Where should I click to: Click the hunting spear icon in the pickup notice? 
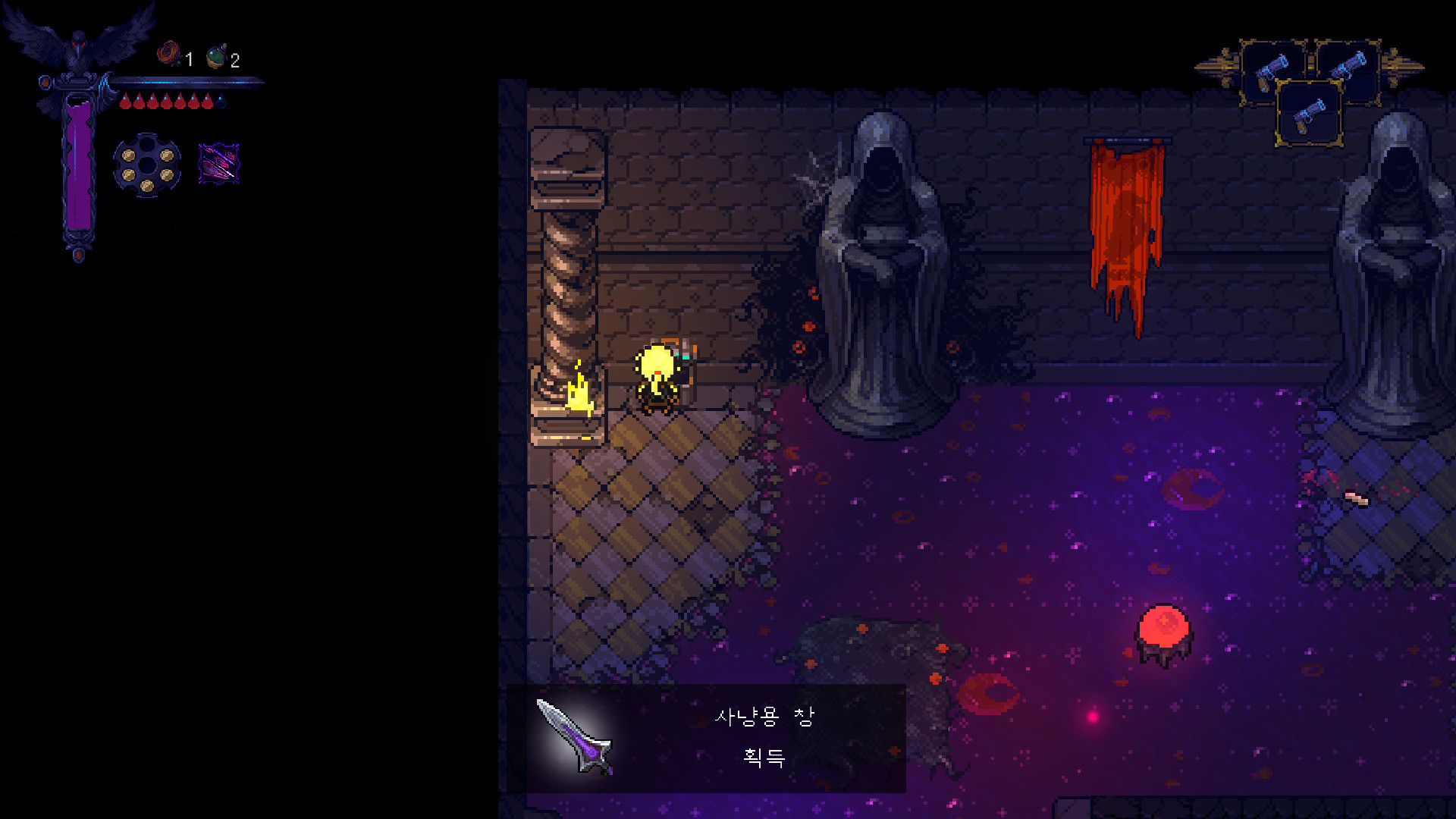(574, 736)
